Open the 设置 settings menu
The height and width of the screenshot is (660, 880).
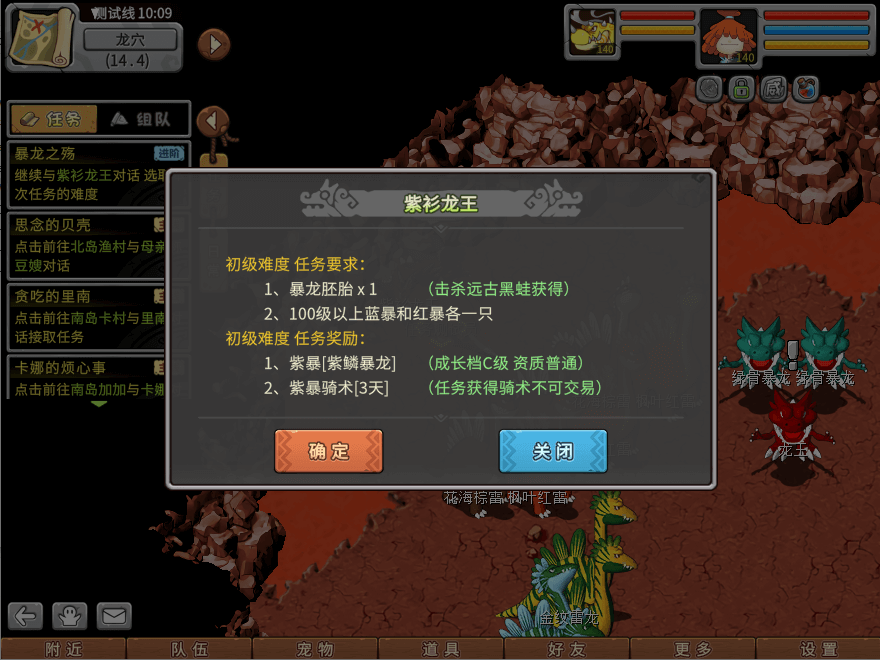tap(818, 649)
